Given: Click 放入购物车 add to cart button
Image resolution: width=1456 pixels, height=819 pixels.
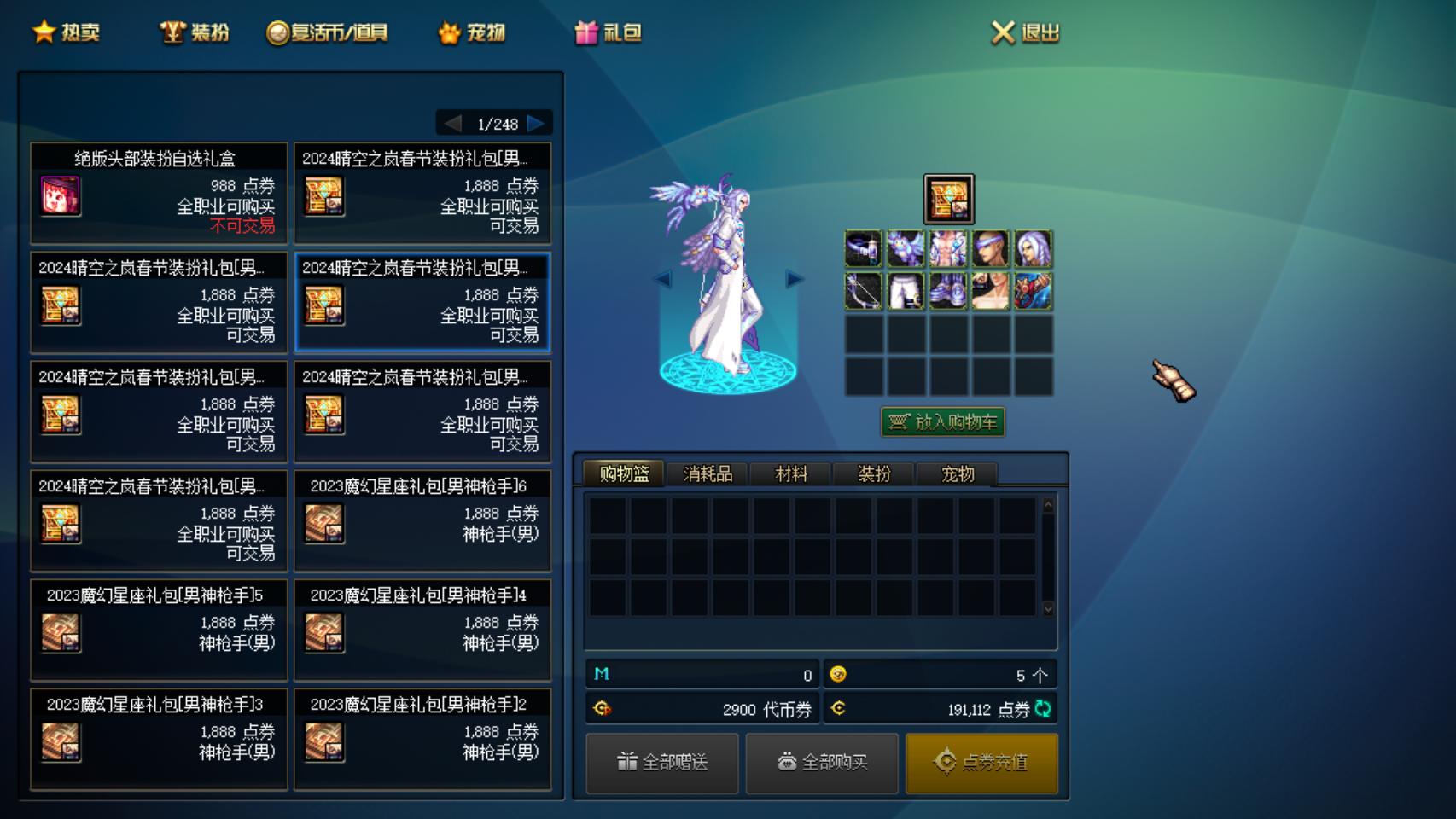Looking at the screenshot, I should click(943, 421).
